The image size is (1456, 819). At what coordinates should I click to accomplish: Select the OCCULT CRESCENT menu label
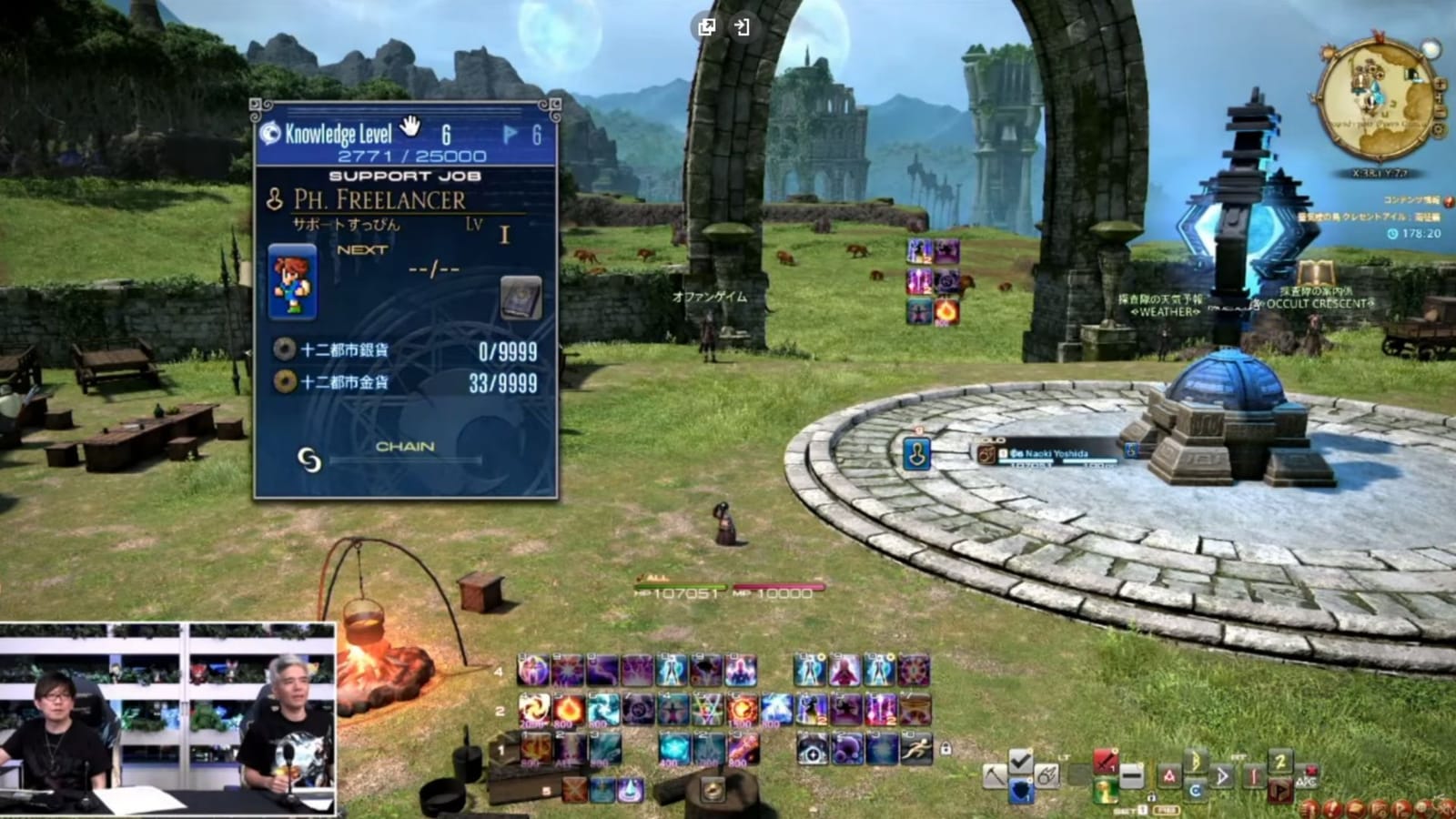pyautogui.click(x=1318, y=304)
